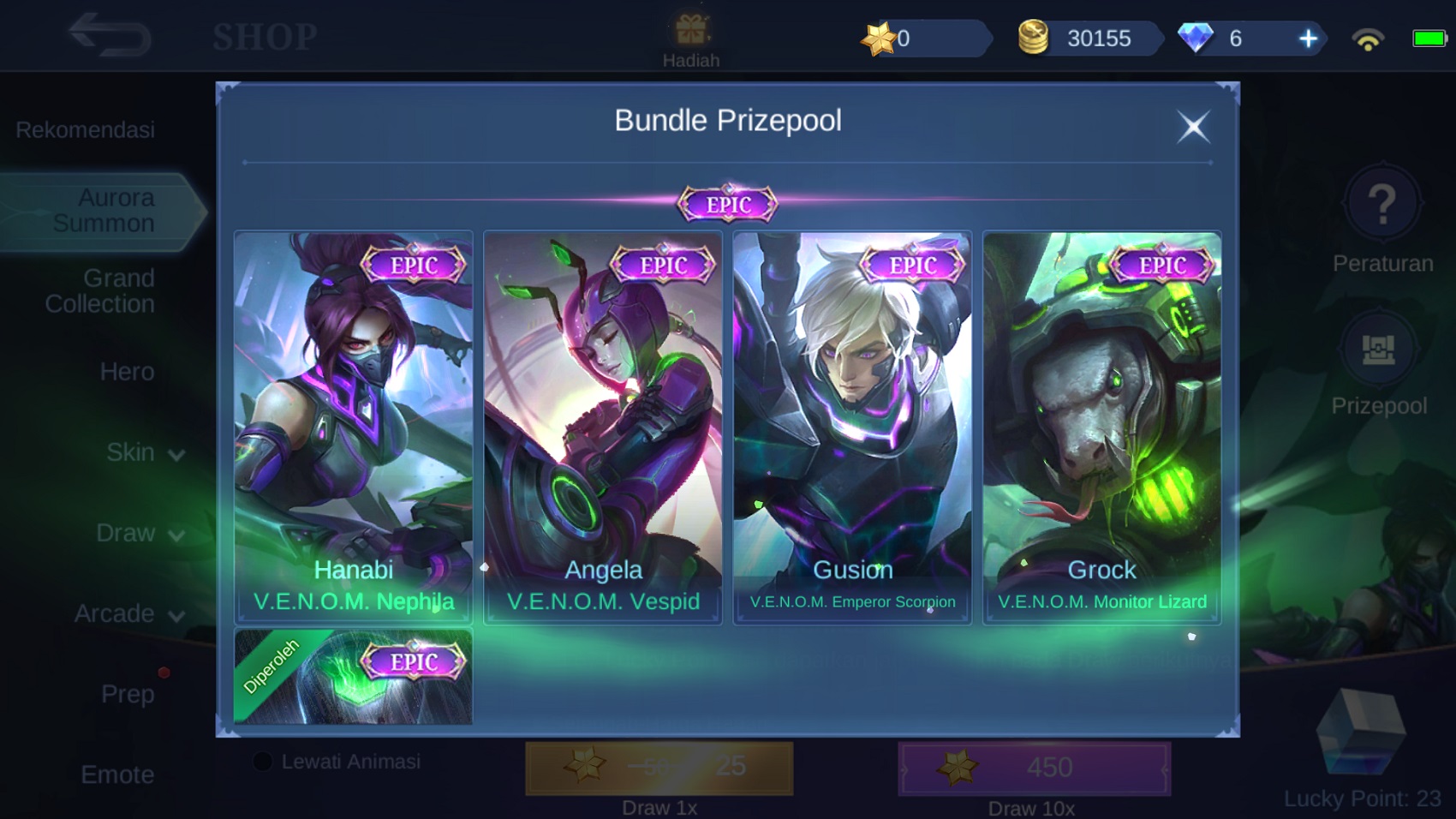The height and width of the screenshot is (819, 1456).
Task: Click the Peraturan question mark icon
Action: (x=1381, y=204)
